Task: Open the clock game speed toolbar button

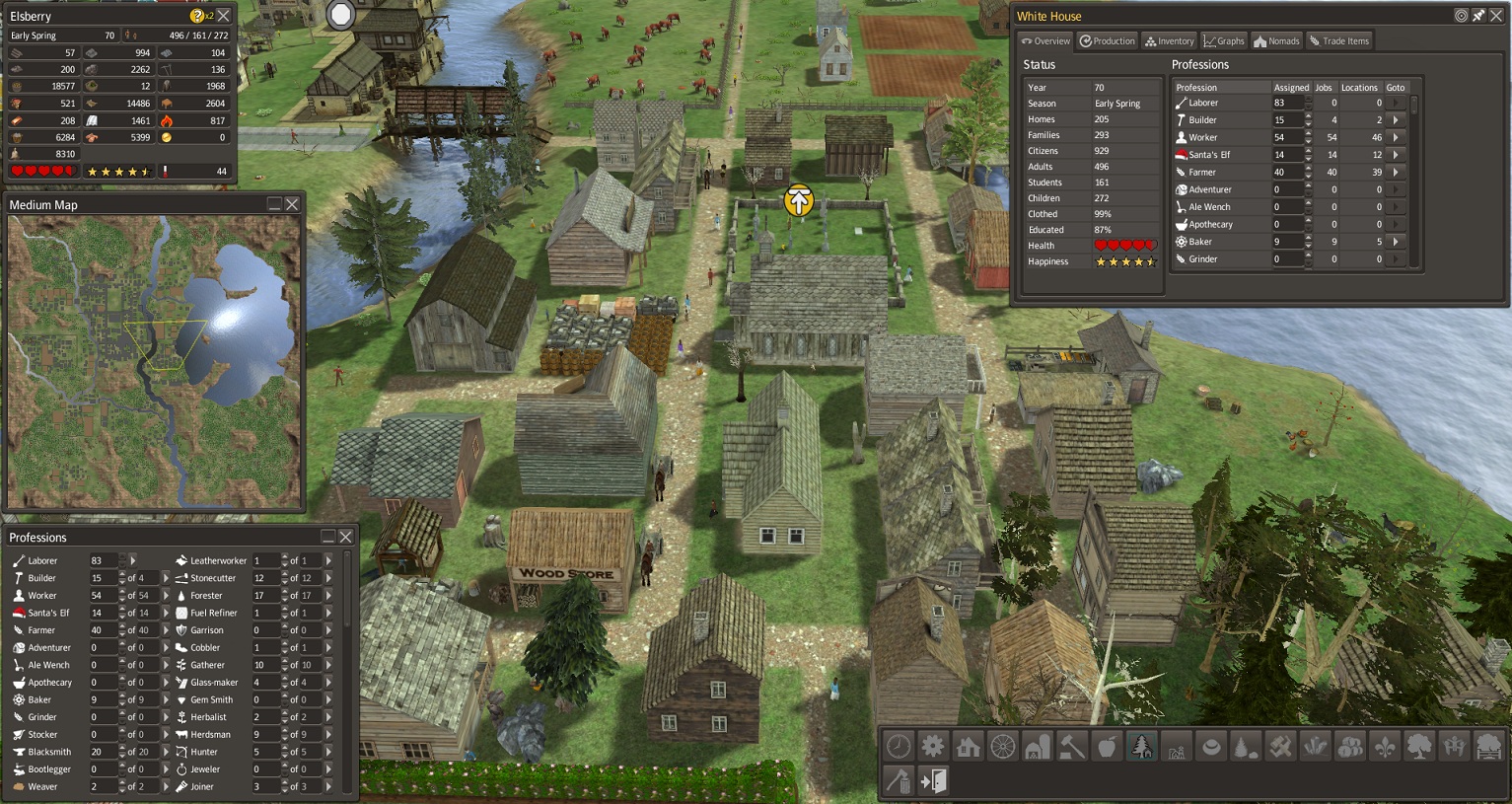Action: click(899, 747)
